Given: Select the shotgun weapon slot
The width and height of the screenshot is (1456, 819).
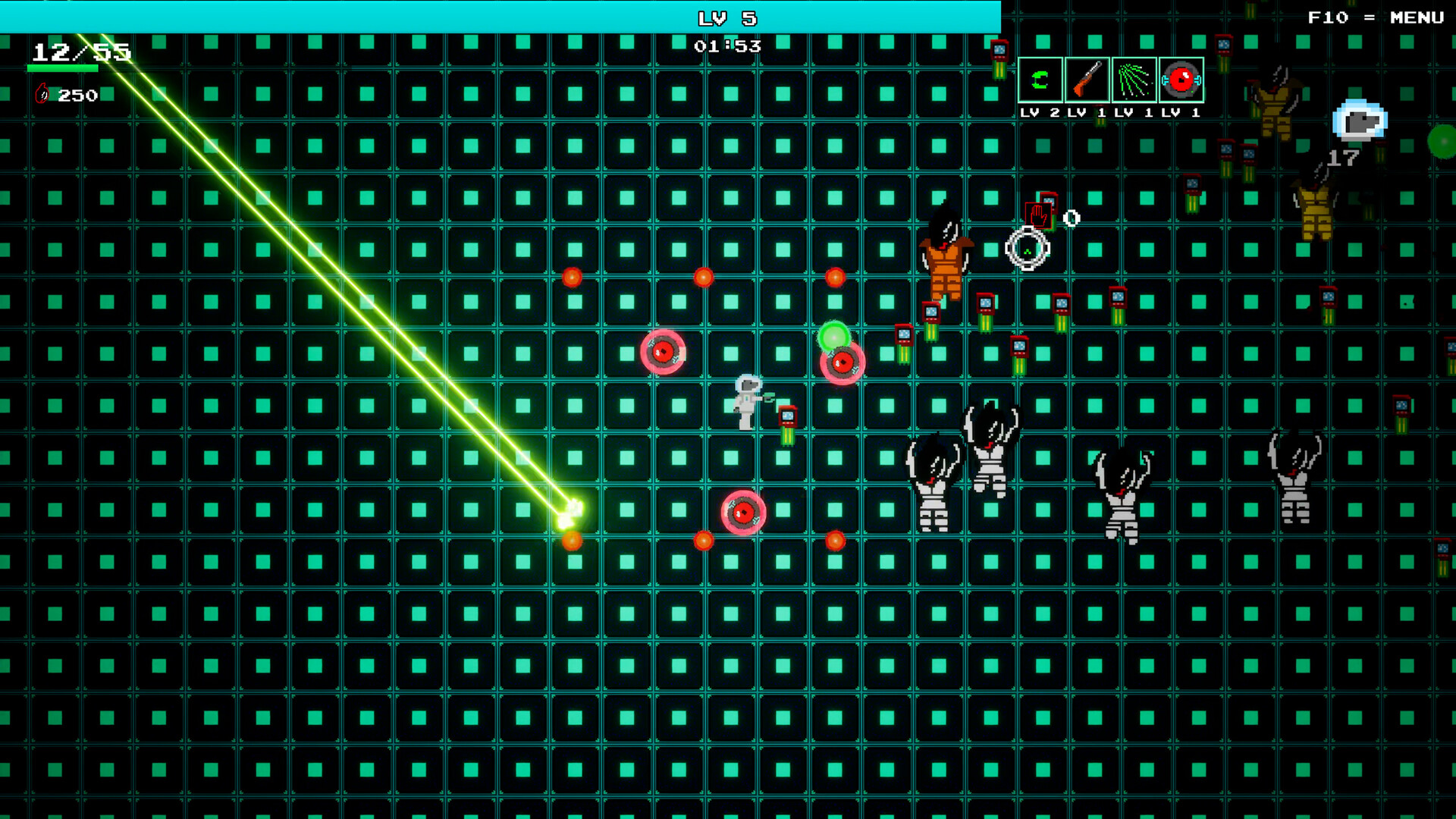Looking at the screenshot, I should (1087, 81).
